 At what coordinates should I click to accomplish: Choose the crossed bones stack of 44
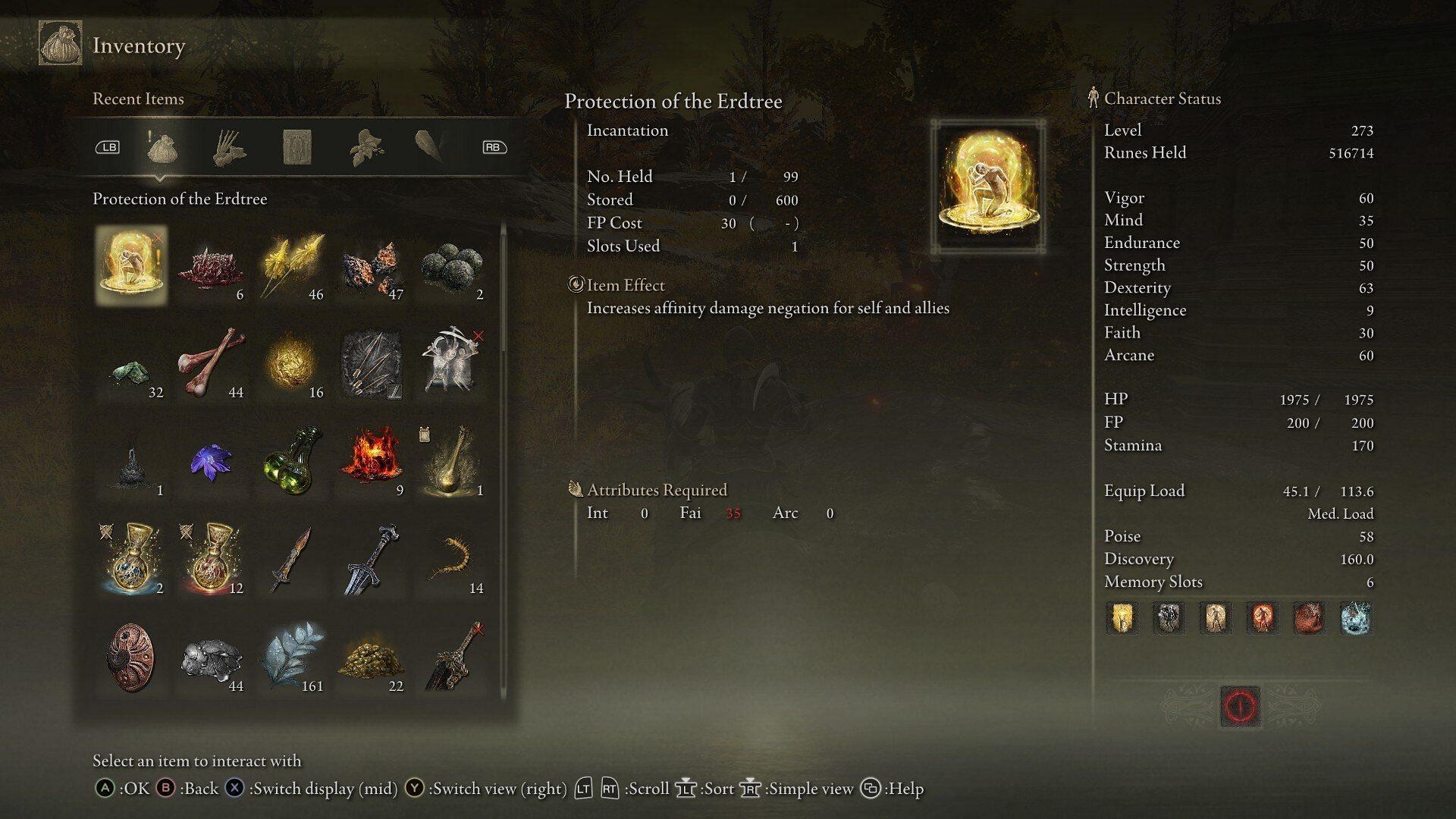pyautogui.click(x=211, y=362)
